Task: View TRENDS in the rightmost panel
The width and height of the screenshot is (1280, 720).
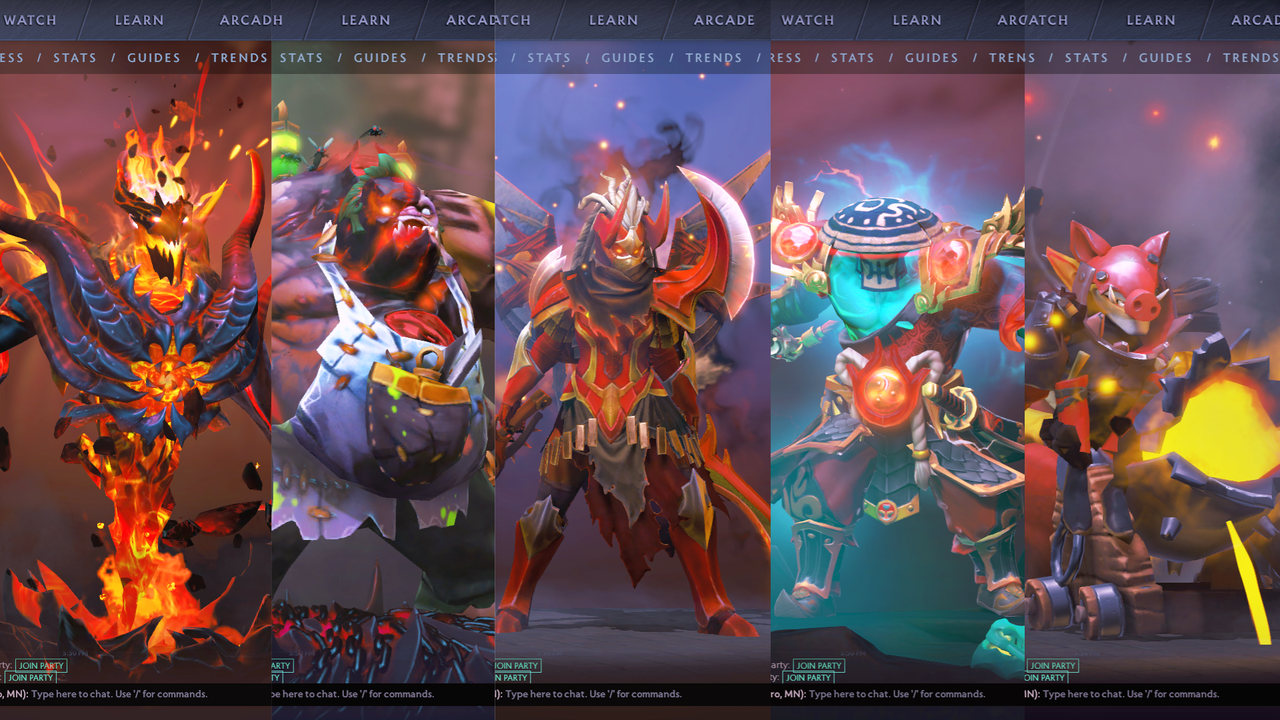Action: point(1249,57)
